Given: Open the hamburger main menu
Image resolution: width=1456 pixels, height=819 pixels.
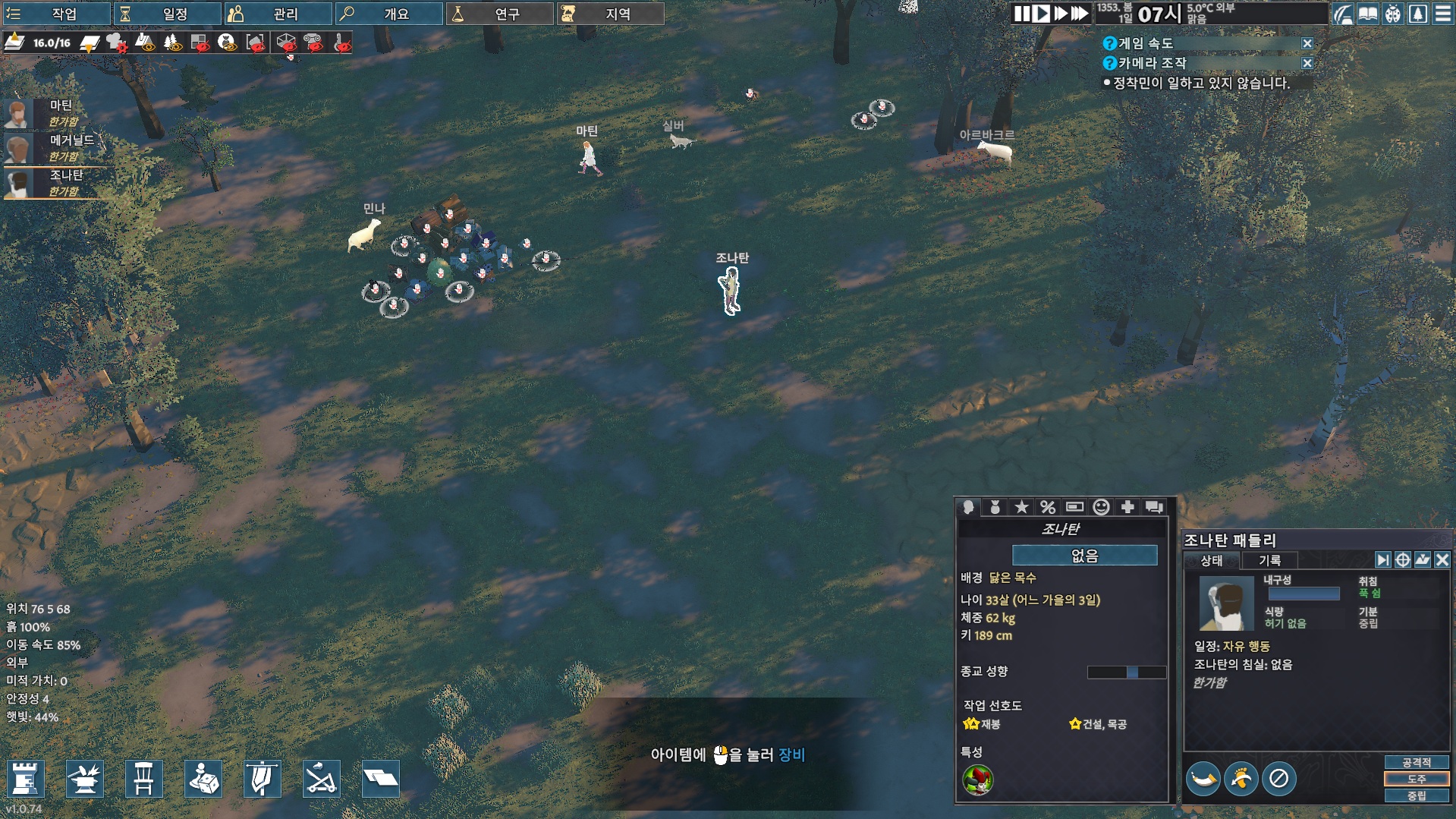Looking at the screenshot, I should 1442,14.
